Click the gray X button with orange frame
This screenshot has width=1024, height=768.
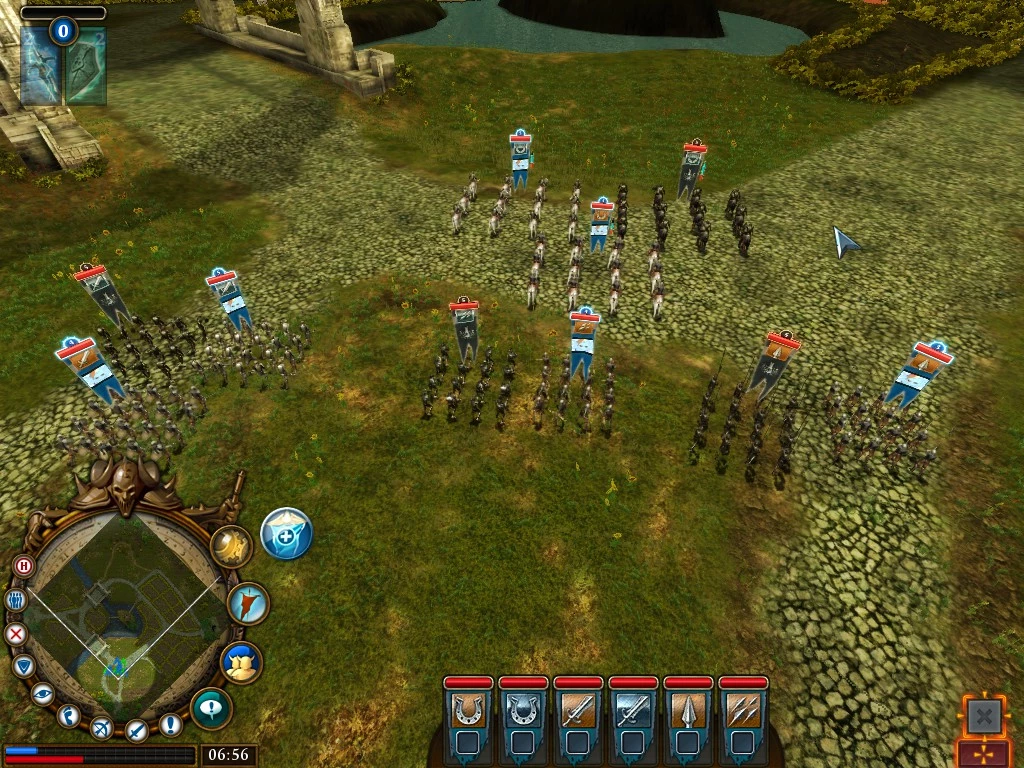coord(984,715)
